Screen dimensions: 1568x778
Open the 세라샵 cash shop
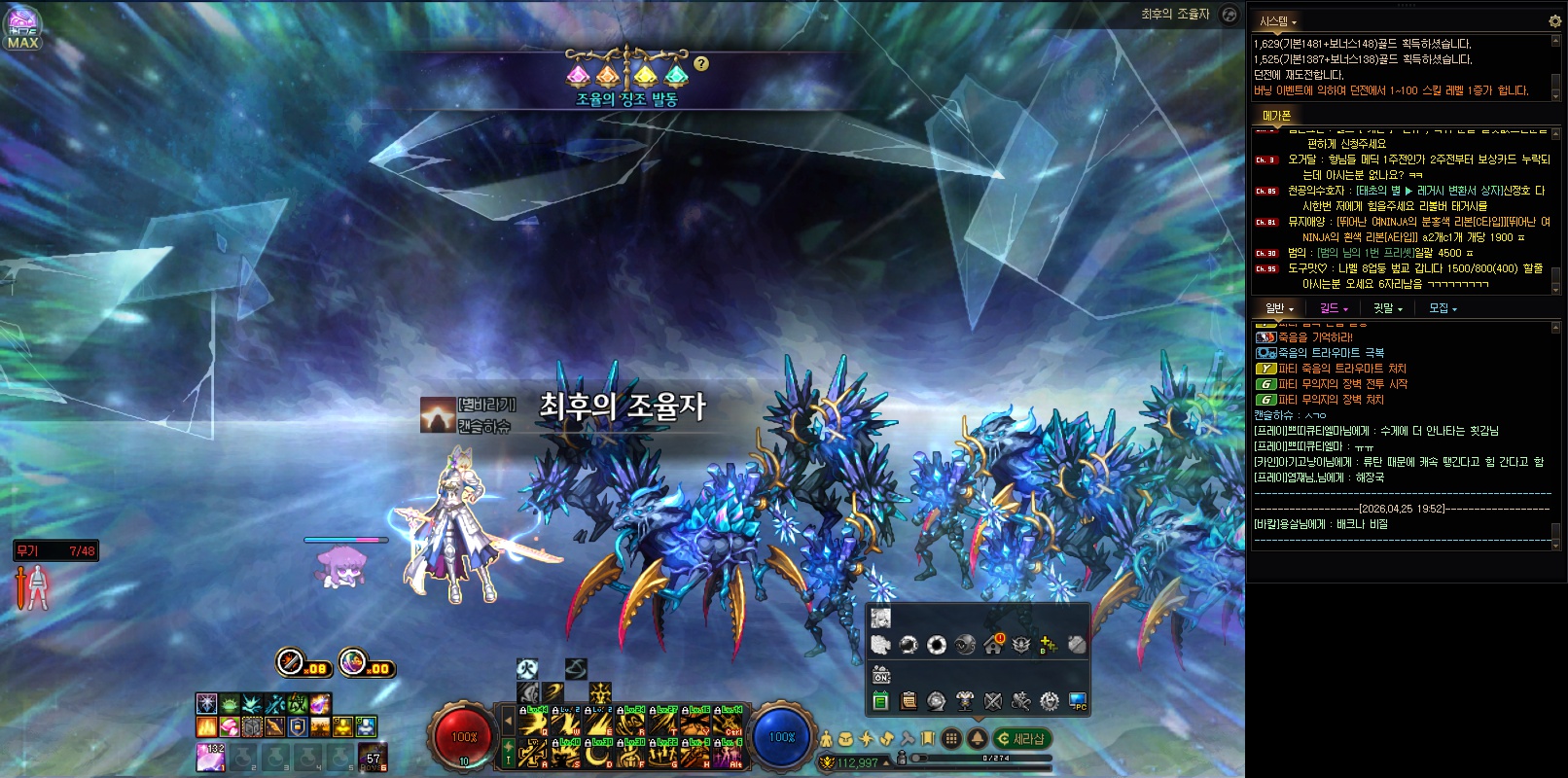pyautogui.click(x=1021, y=739)
